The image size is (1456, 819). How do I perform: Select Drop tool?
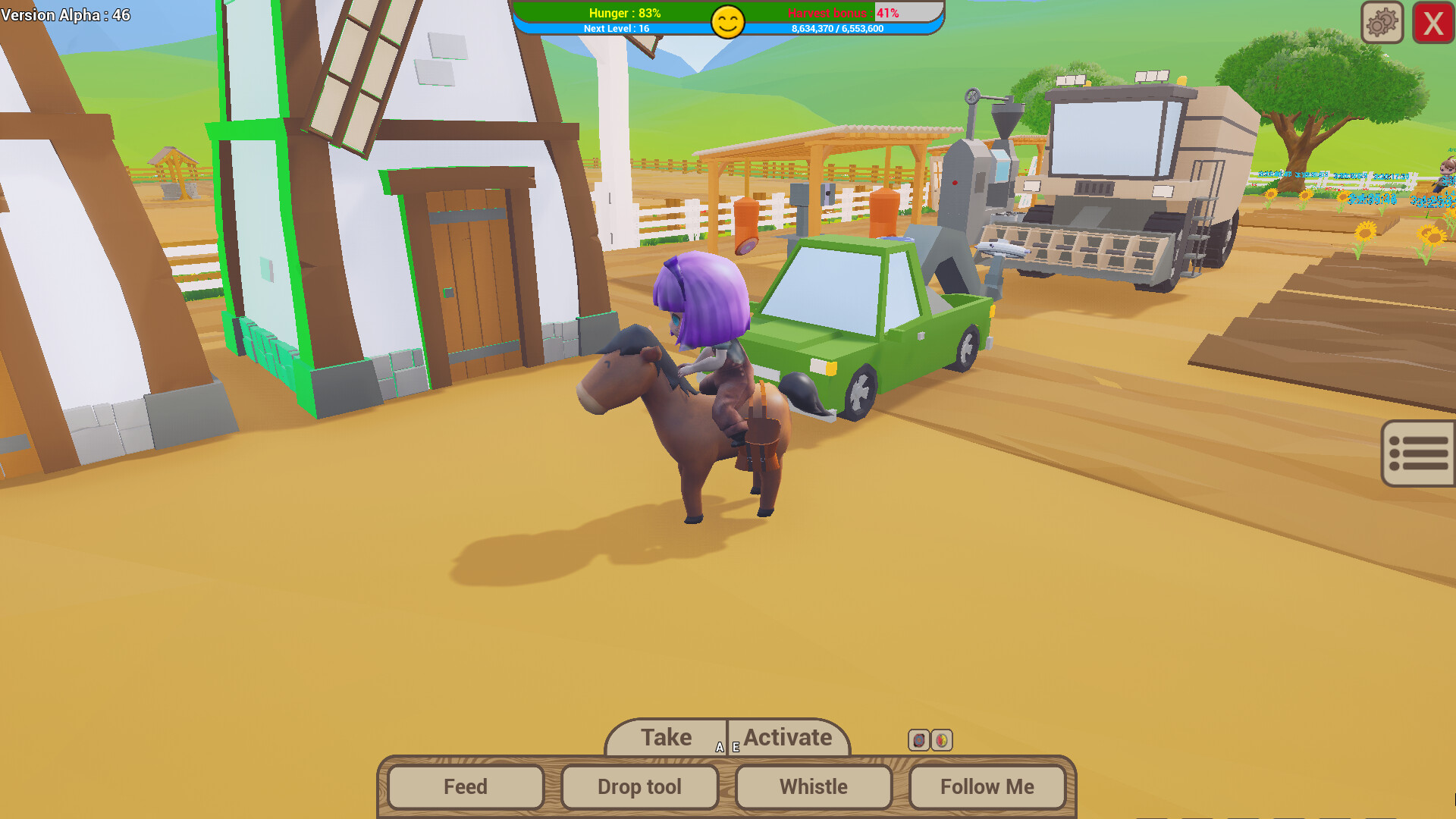[639, 786]
